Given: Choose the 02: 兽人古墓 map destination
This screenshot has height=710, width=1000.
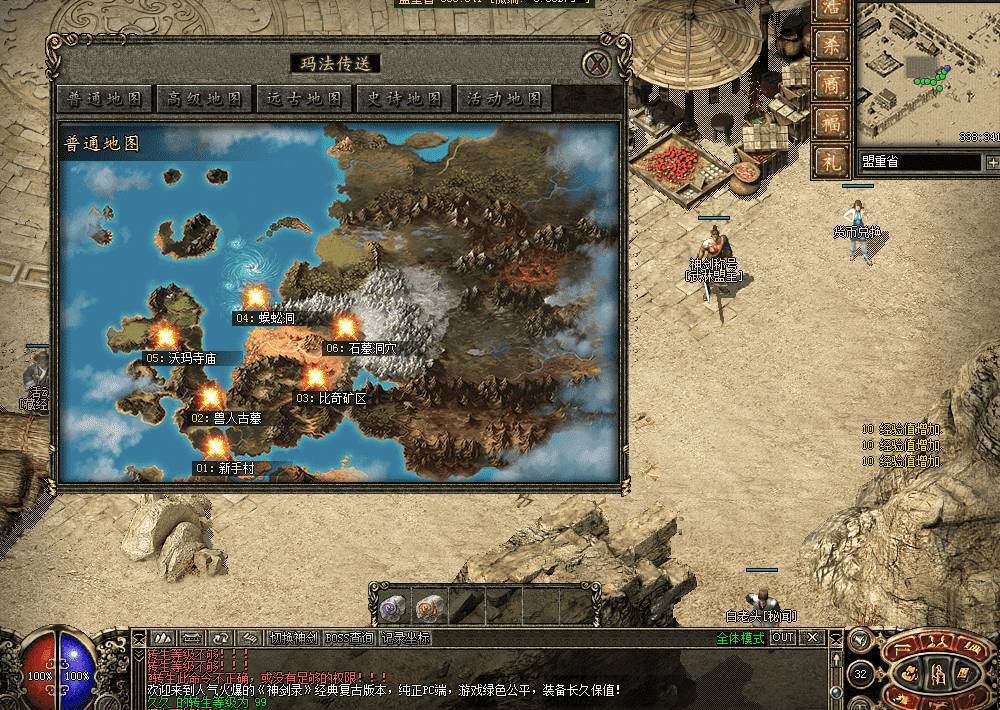Looking at the screenshot, I should tap(210, 398).
